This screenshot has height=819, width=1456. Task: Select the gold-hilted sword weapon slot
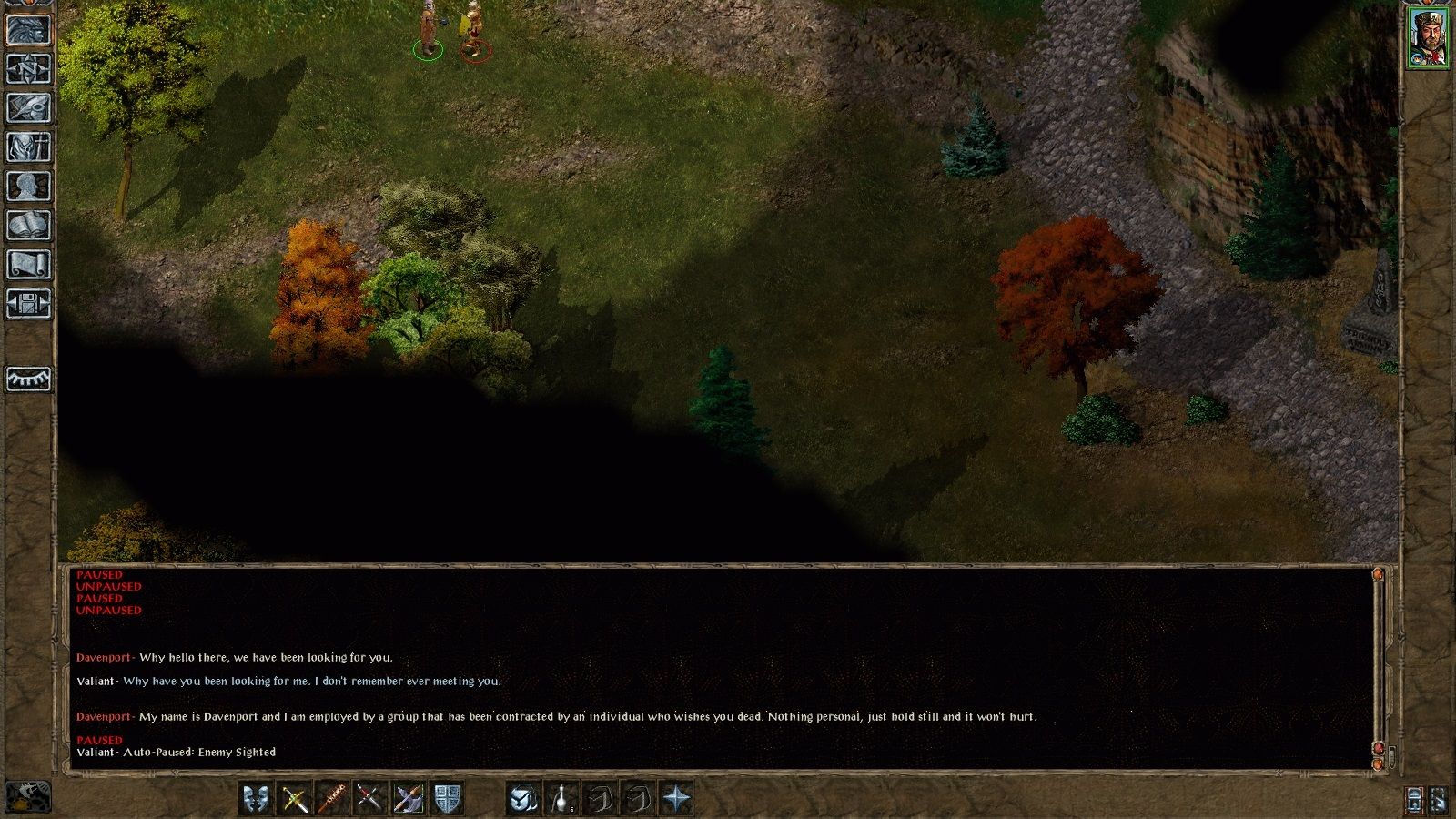(x=294, y=799)
